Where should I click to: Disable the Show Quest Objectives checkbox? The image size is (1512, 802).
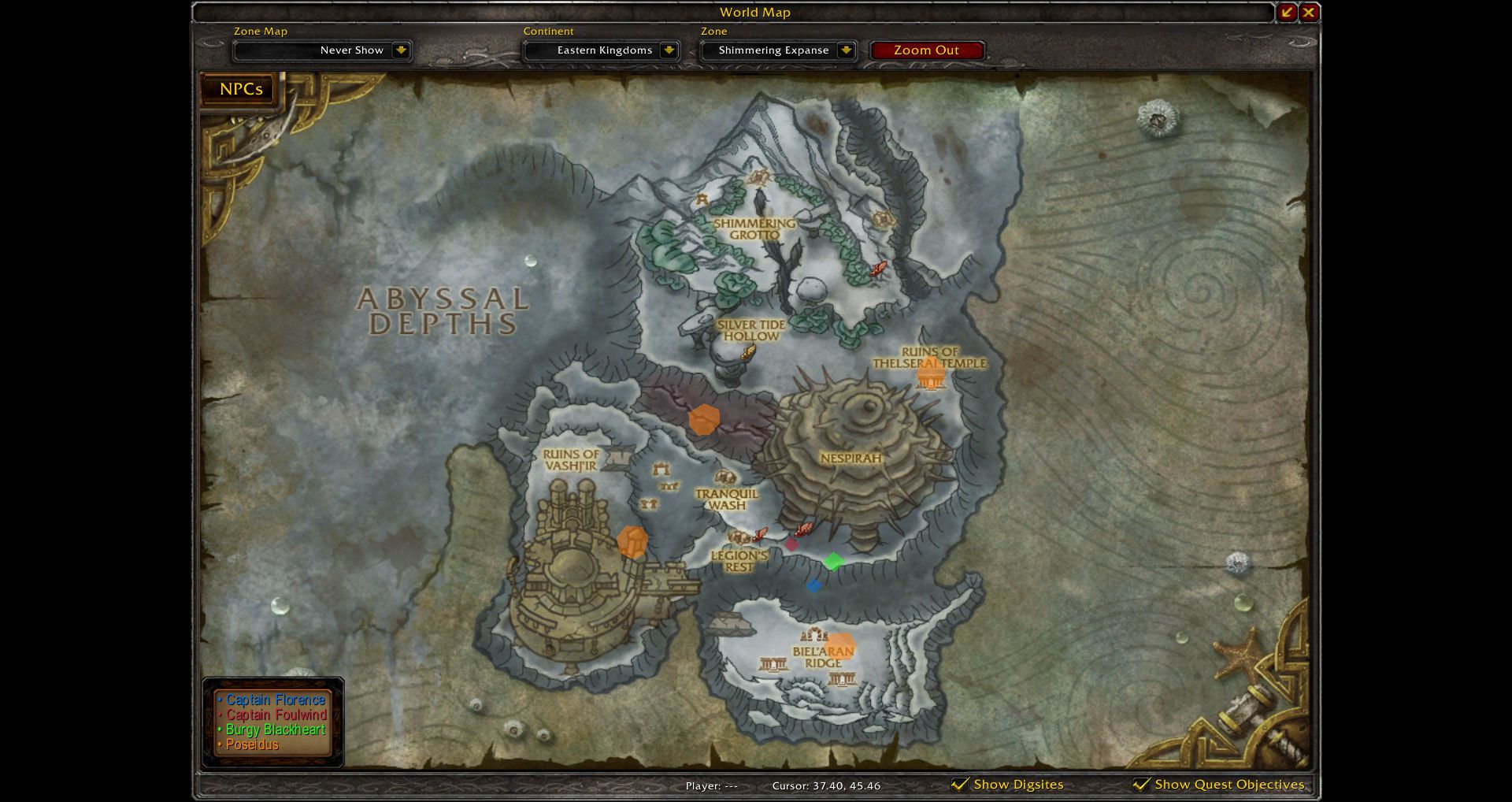coord(1141,784)
